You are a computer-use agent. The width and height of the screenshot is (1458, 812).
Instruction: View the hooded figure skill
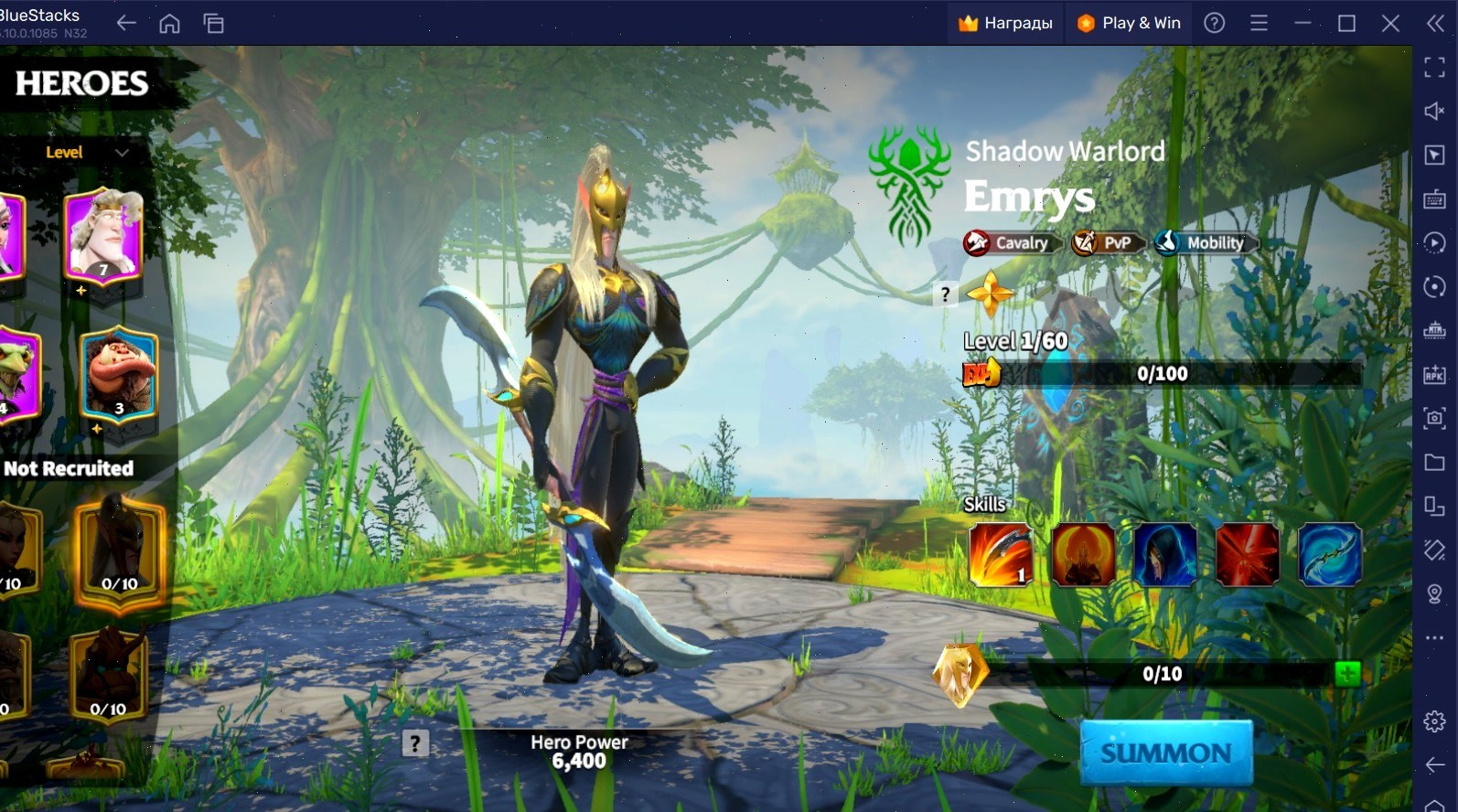(1165, 554)
